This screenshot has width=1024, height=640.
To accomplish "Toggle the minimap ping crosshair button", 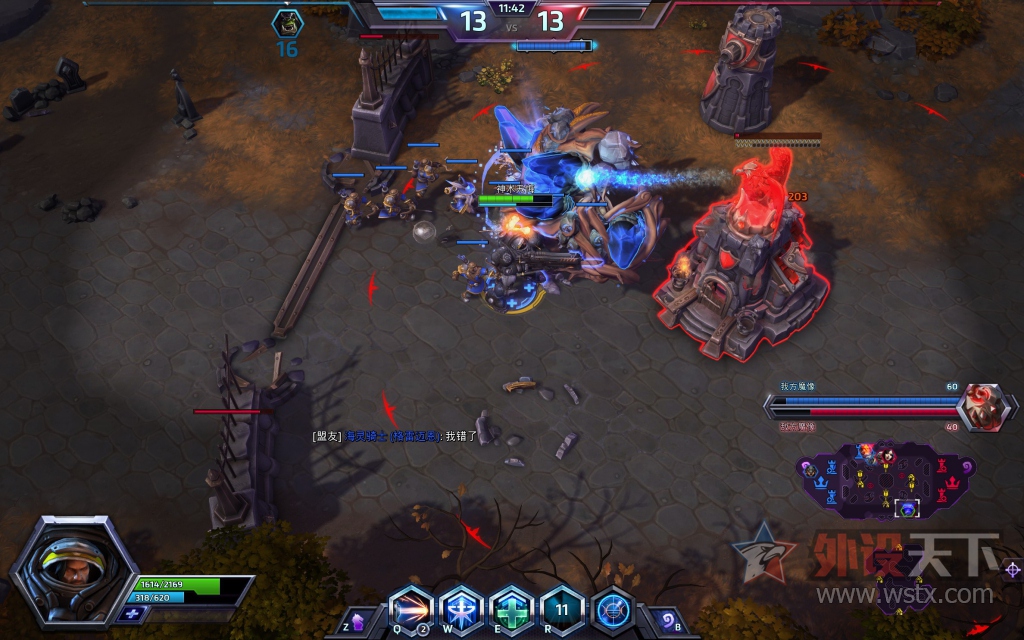I will click(x=1011, y=570).
